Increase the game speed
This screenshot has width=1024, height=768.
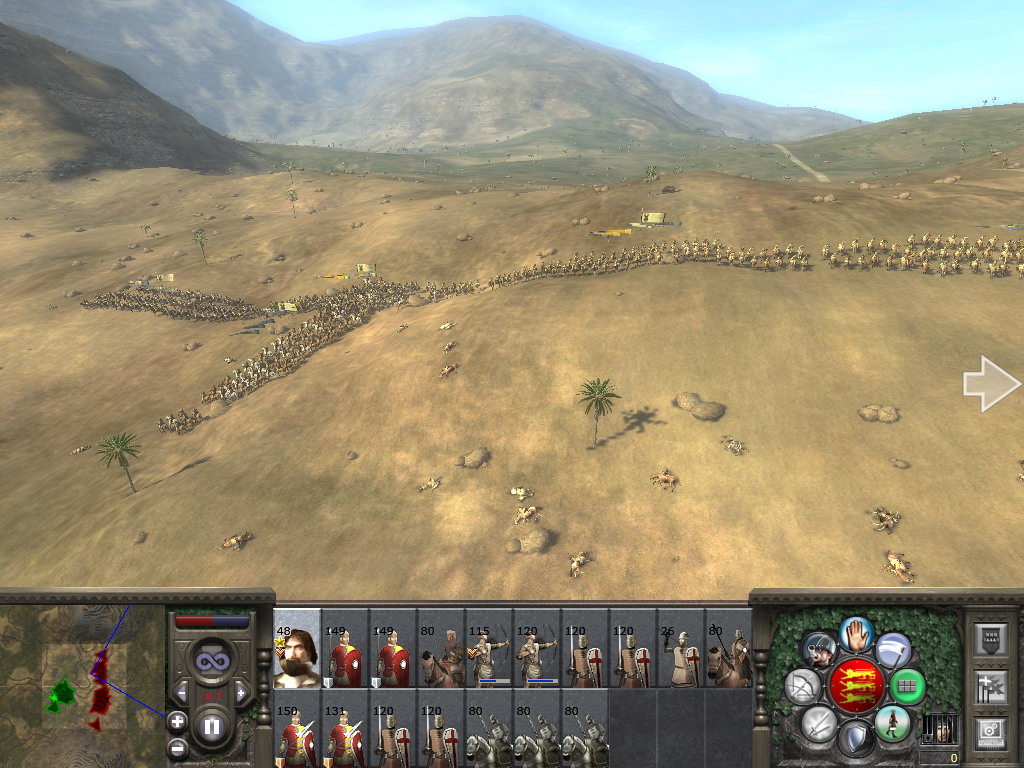(240, 692)
